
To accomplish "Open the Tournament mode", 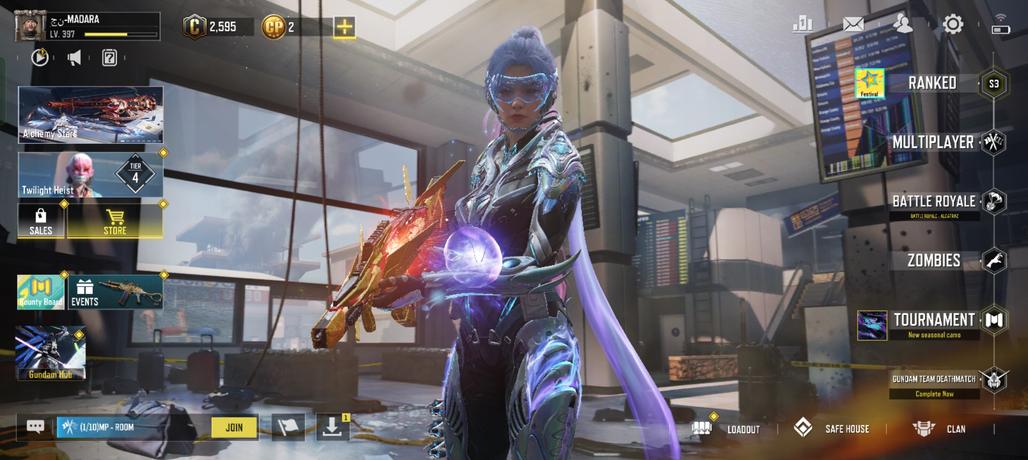I will click(x=933, y=320).
